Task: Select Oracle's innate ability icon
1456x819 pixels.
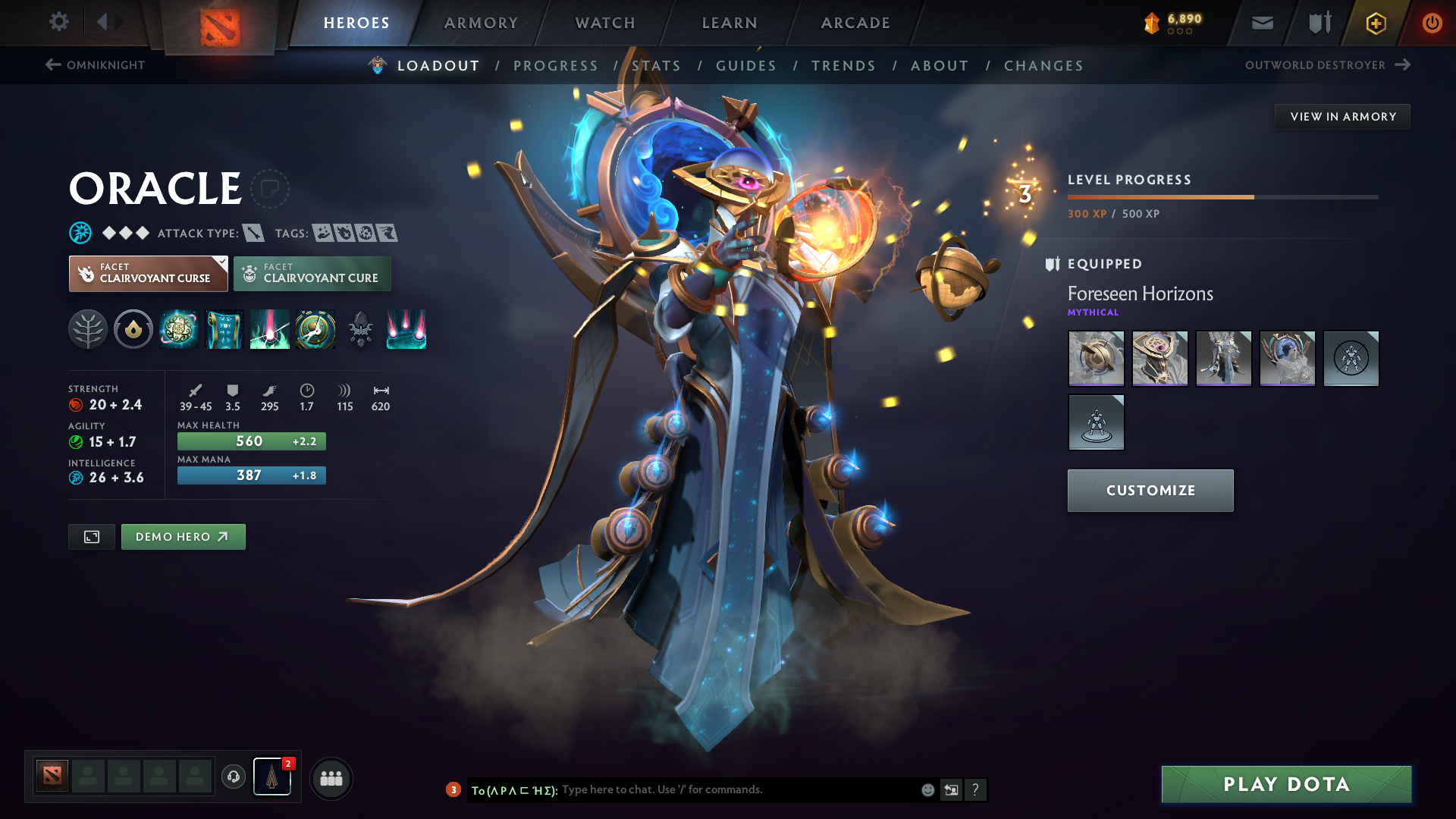Action: click(133, 329)
